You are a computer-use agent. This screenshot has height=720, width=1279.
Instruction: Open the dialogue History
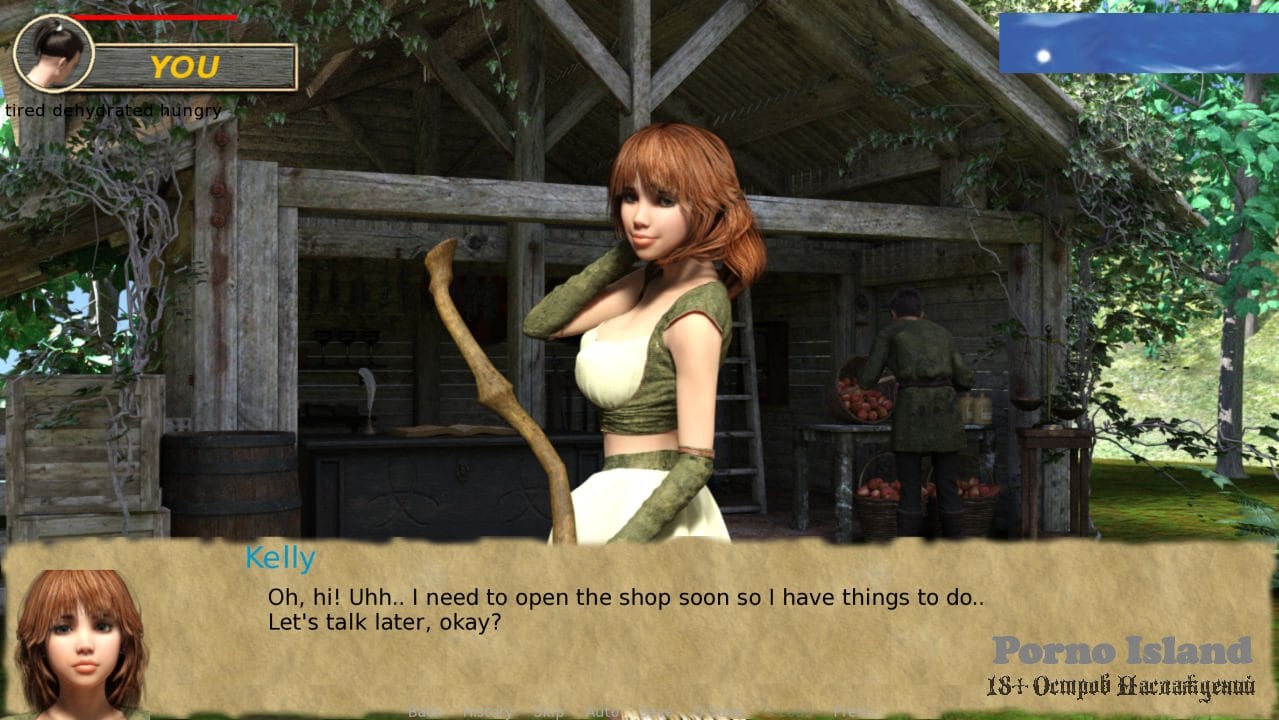486,712
